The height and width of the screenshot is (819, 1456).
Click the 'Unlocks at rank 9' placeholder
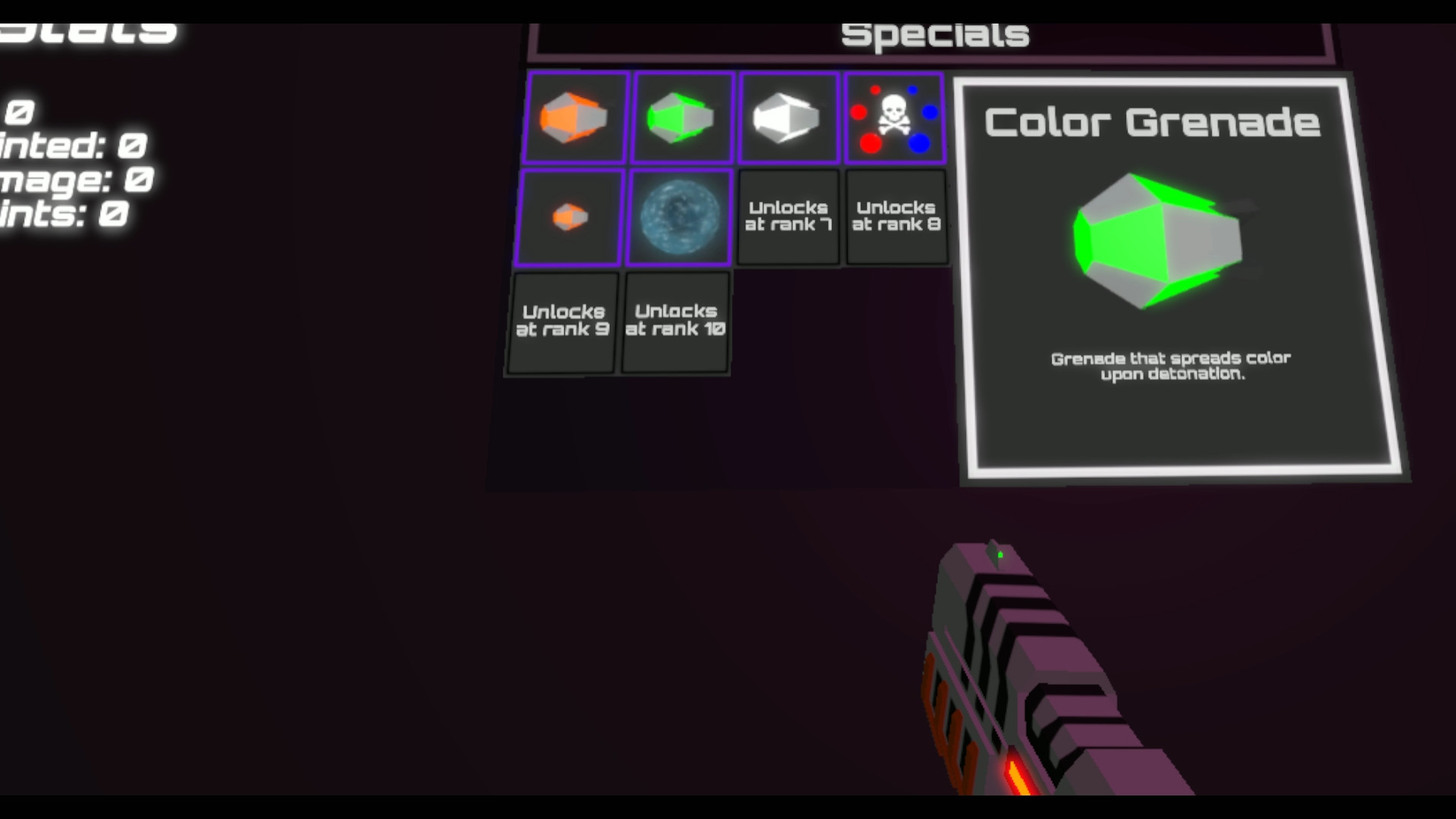click(561, 320)
